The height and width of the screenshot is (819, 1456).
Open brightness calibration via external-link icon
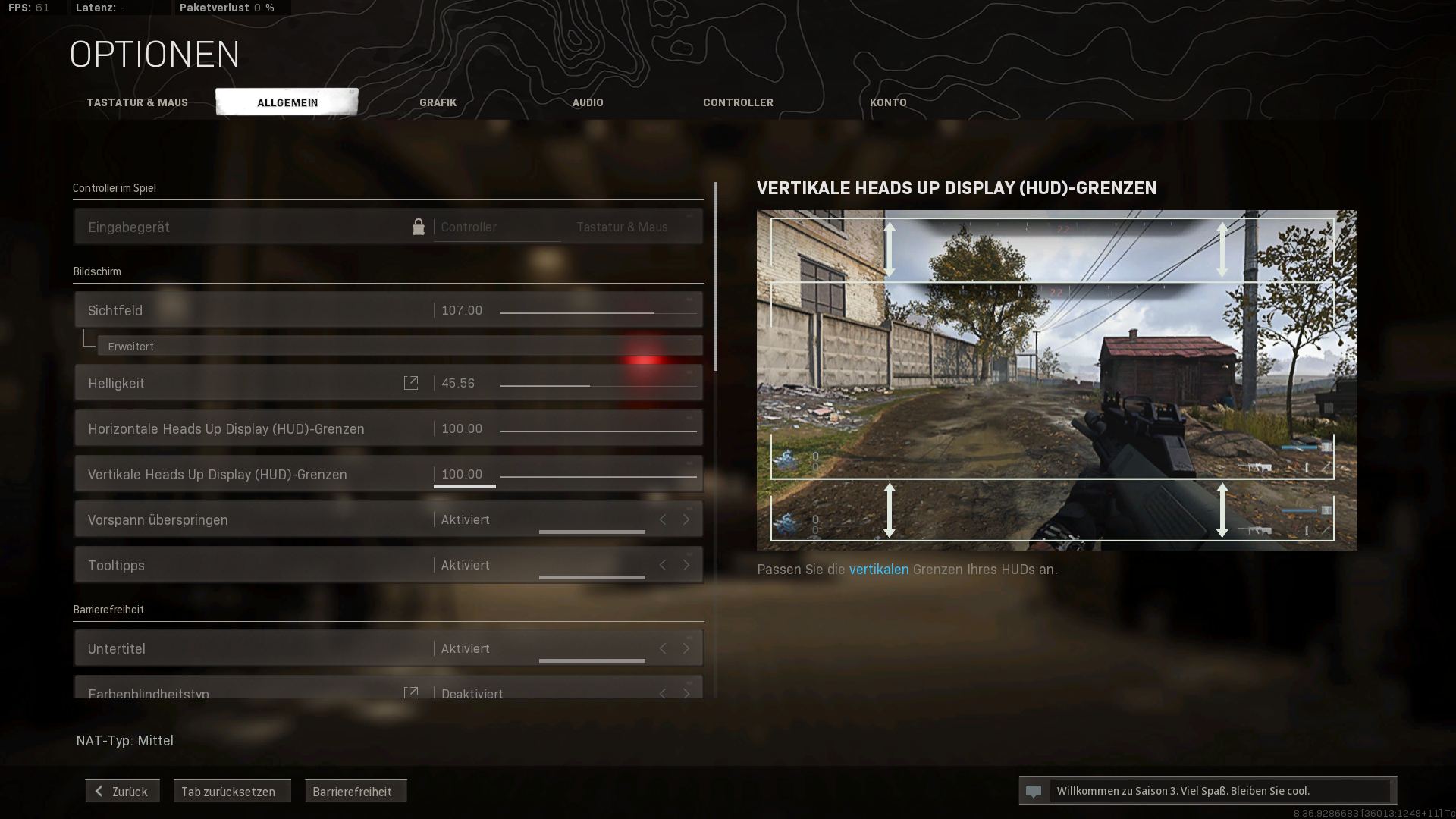pyautogui.click(x=411, y=382)
